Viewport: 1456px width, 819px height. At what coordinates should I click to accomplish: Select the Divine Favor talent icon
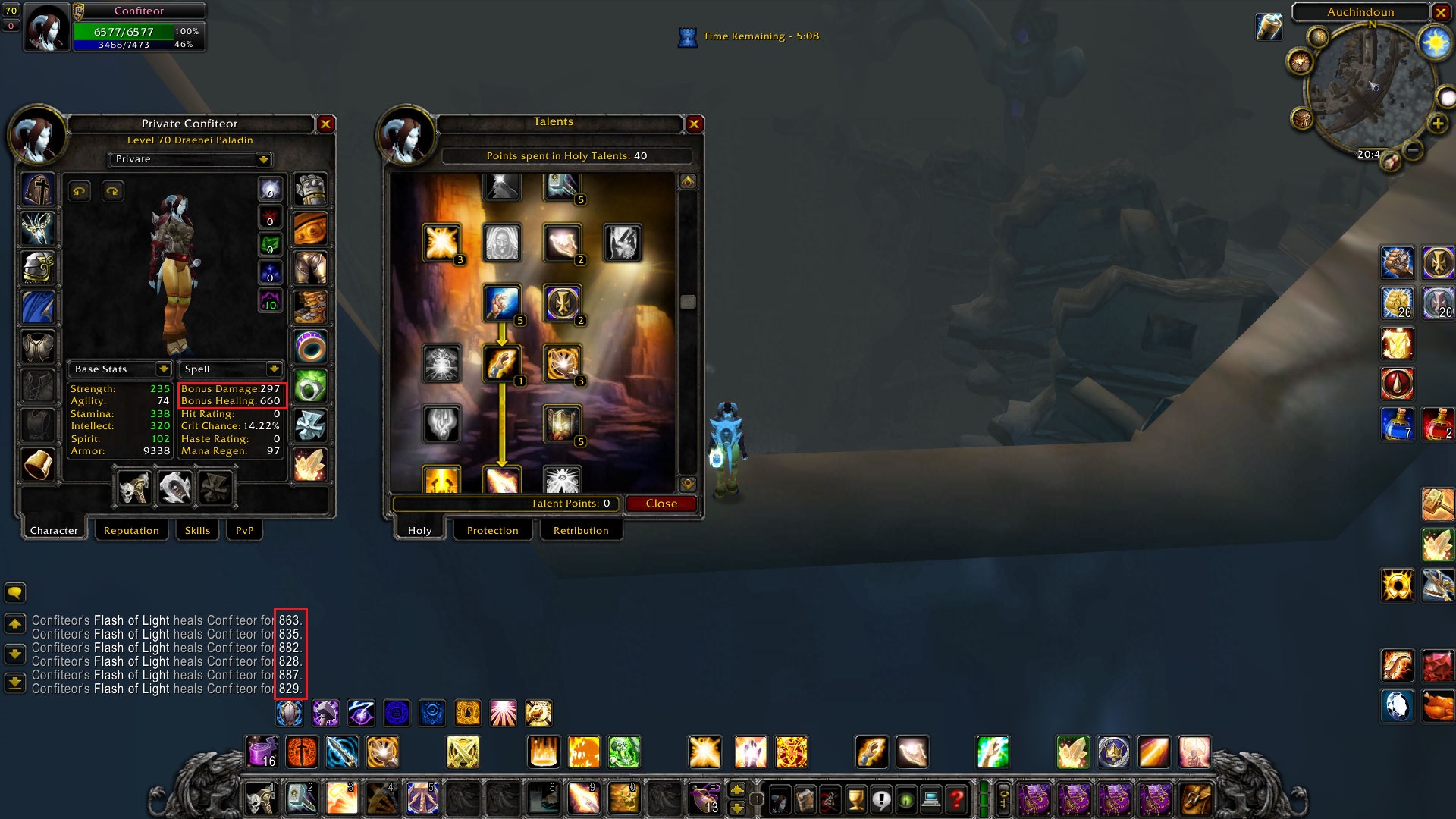point(501,364)
